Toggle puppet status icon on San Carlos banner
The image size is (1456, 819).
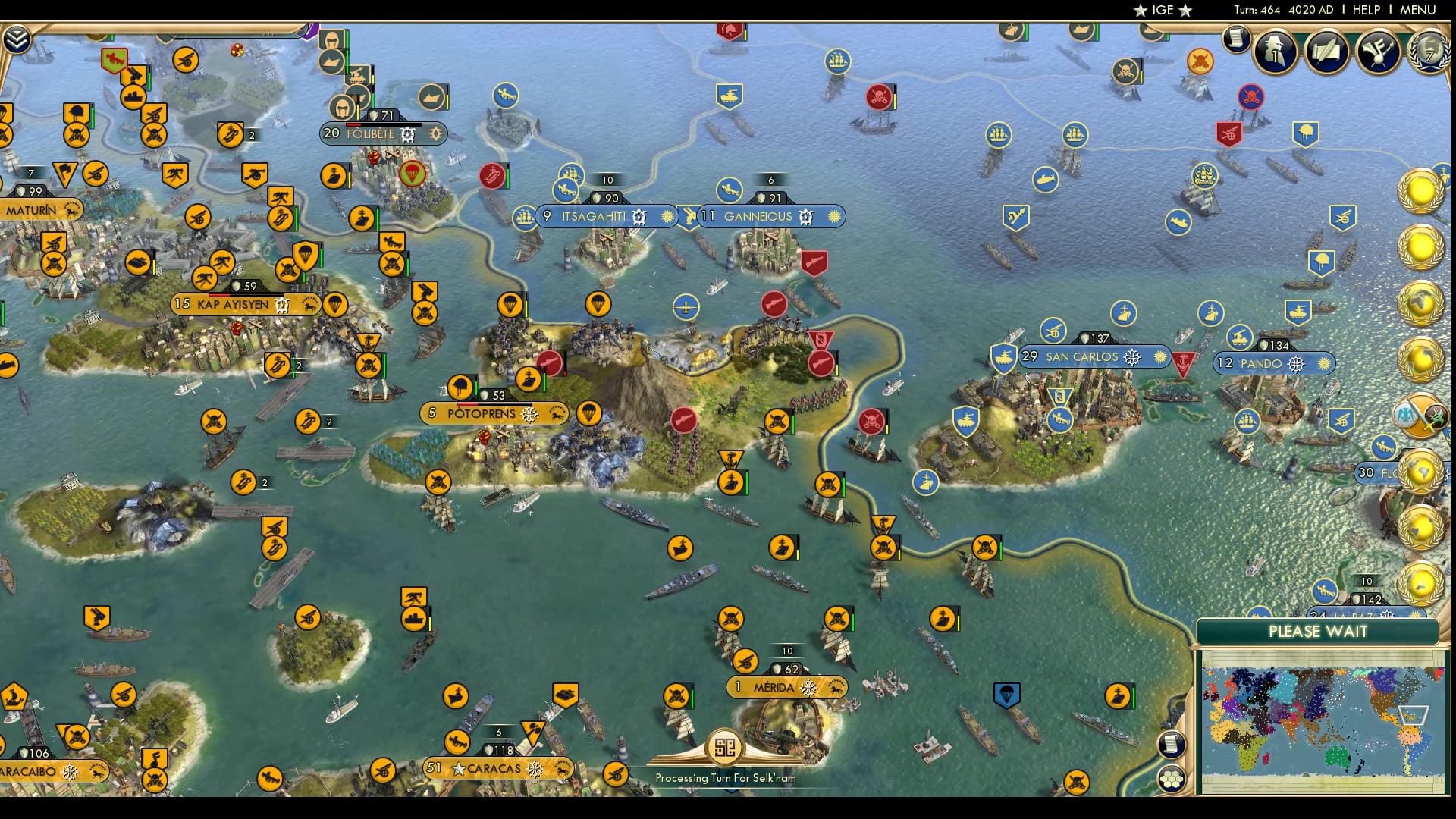point(1131,356)
